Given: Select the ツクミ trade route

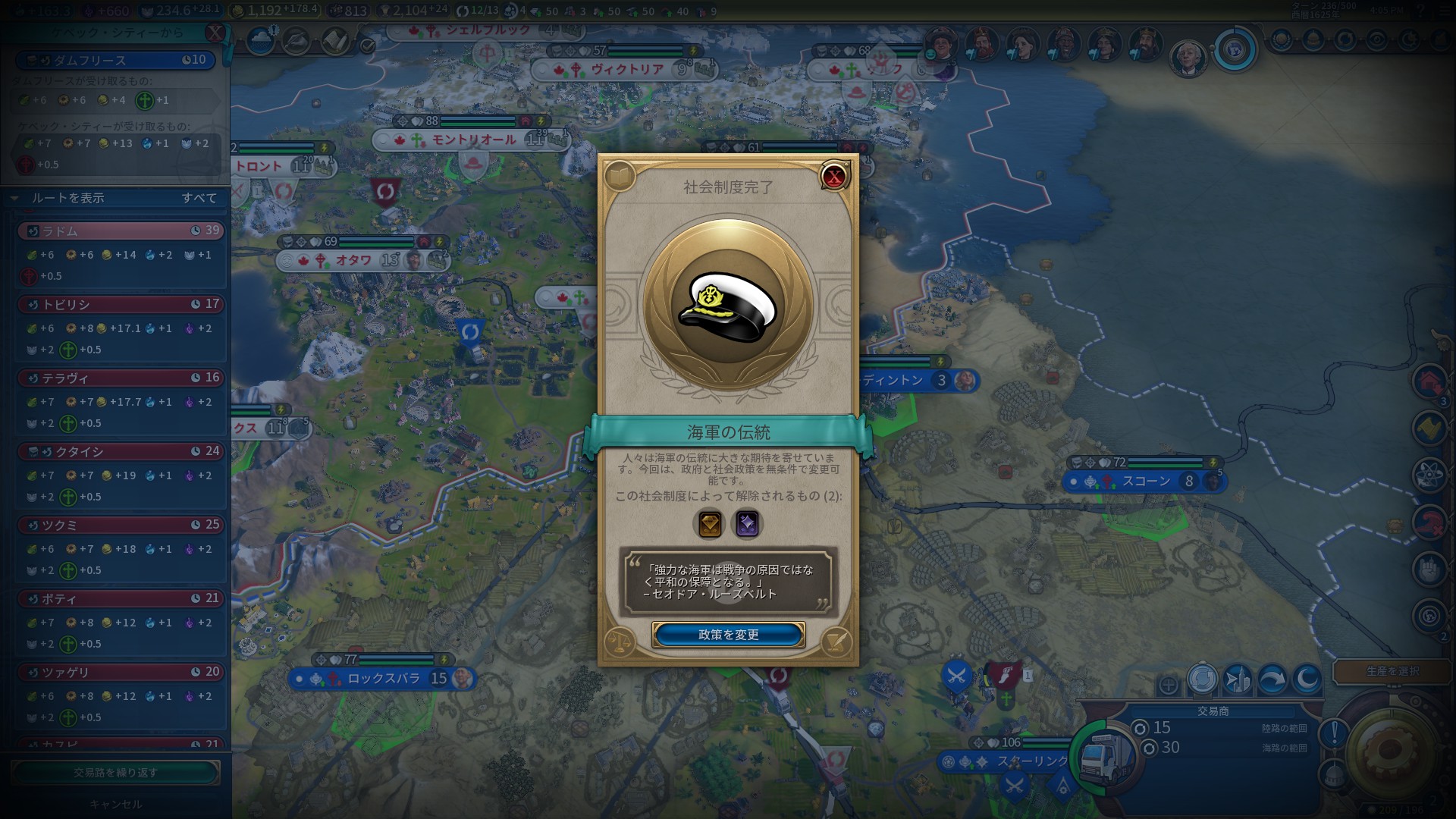Looking at the screenshot, I should pyautogui.click(x=121, y=525).
